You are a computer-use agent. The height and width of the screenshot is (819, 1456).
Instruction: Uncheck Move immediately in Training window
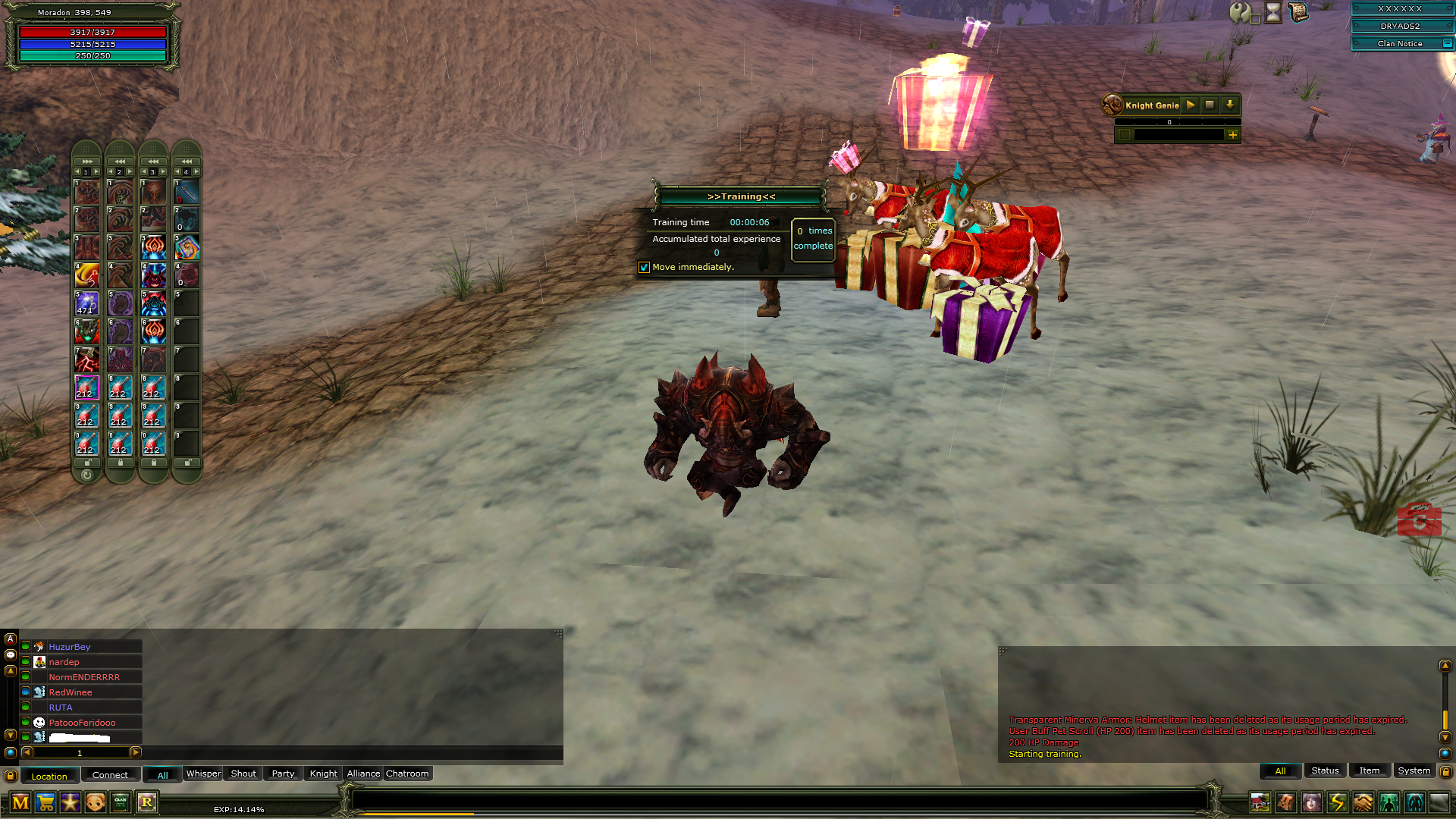click(x=645, y=268)
